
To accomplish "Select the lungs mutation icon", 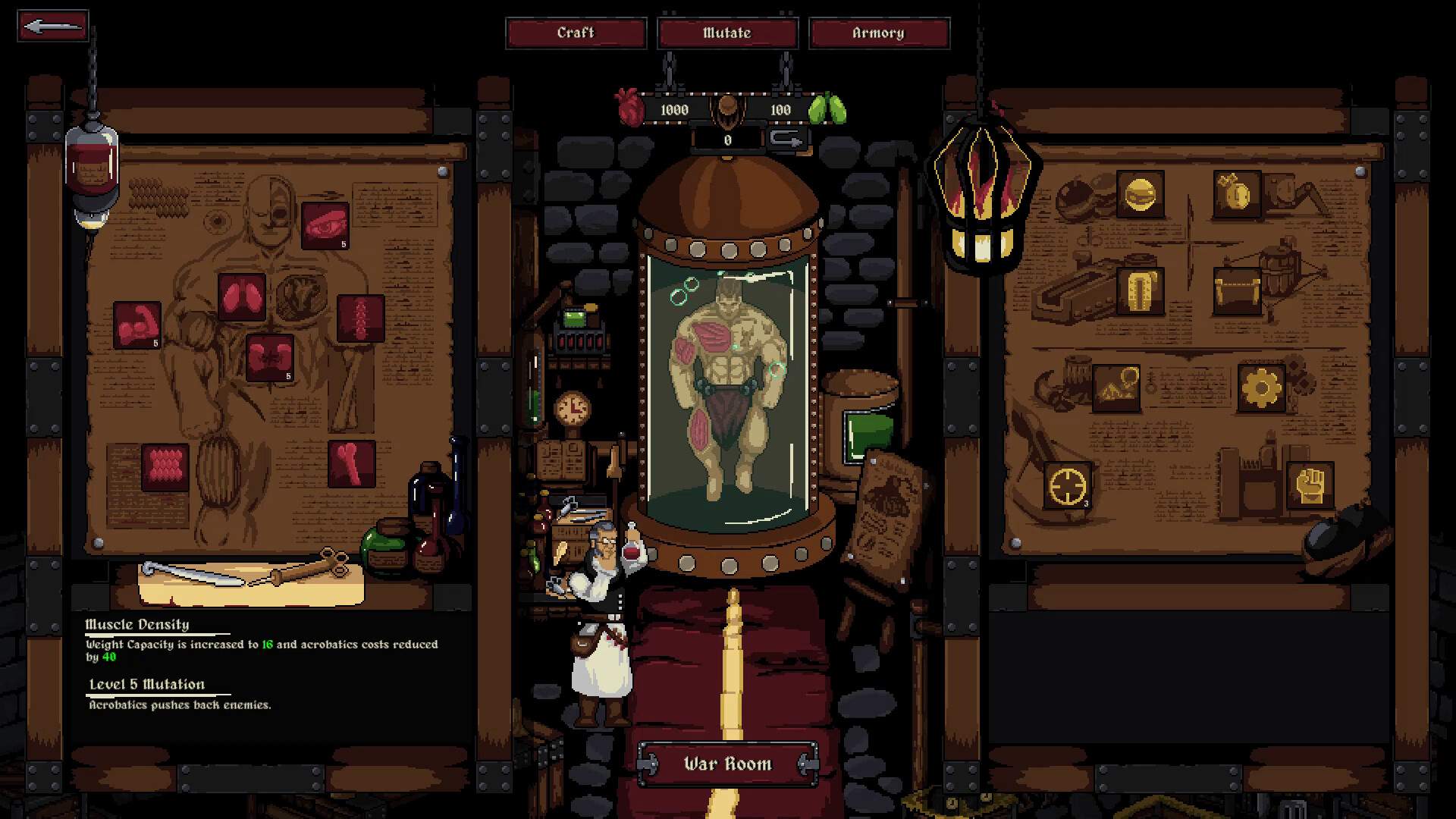I will coord(242,297).
